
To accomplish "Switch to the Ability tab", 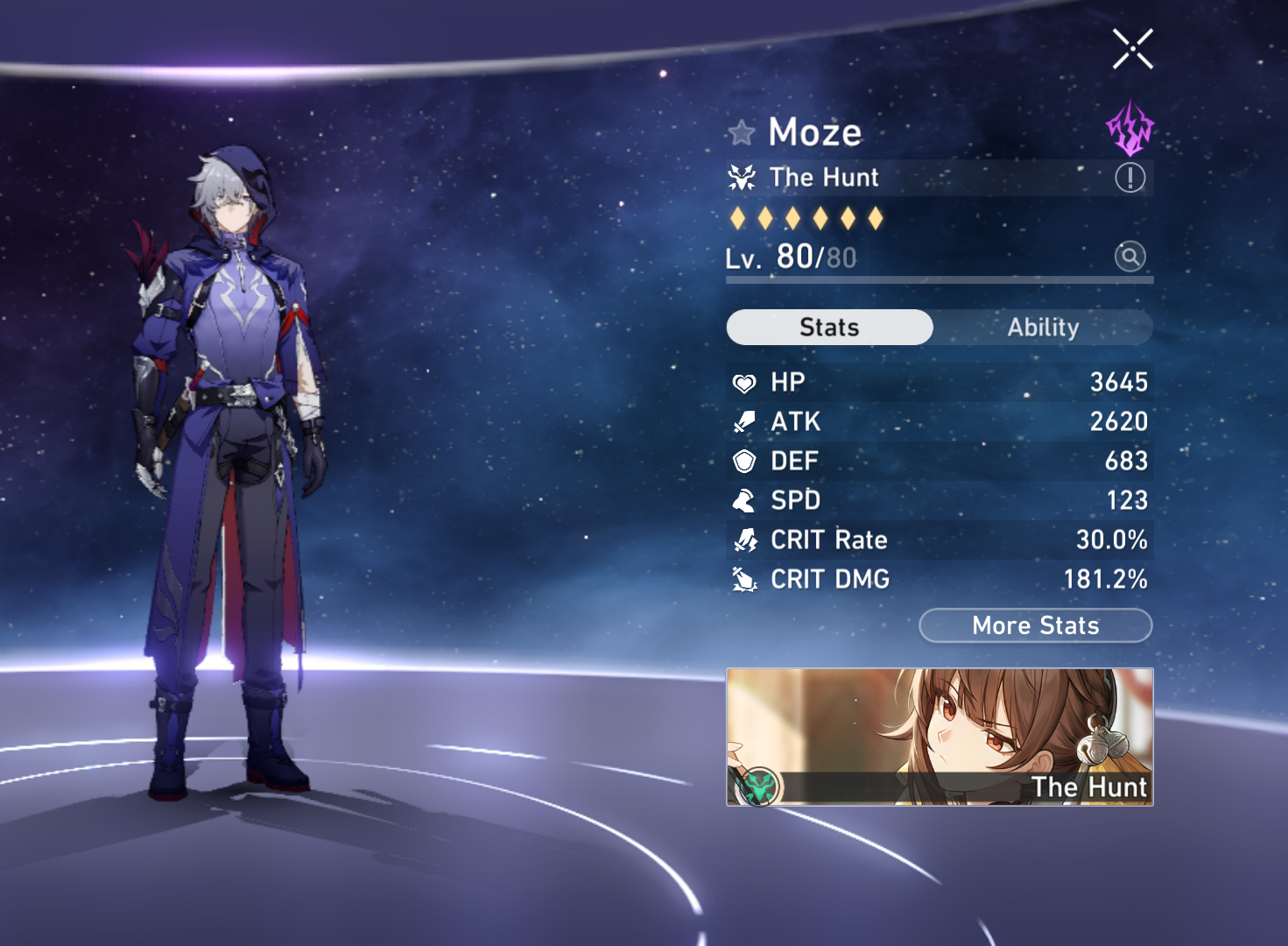I will [x=1042, y=327].
